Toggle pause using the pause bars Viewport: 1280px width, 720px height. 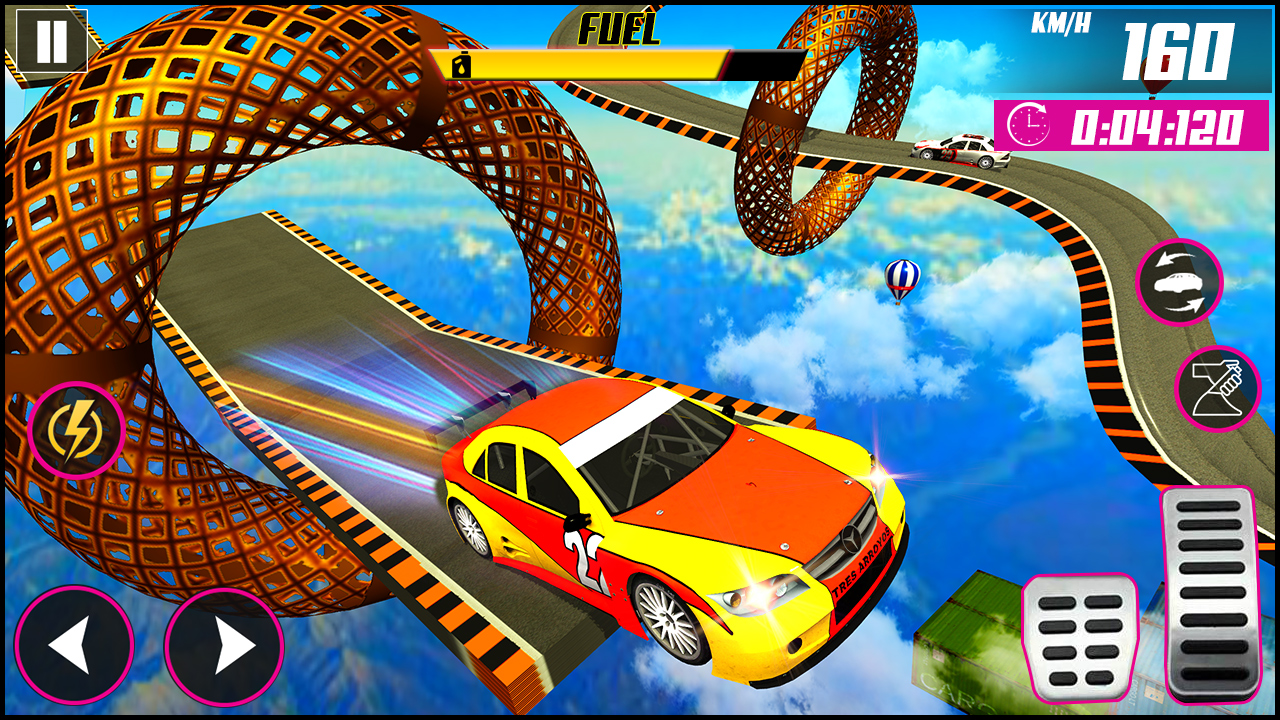(x=50, y=42)
